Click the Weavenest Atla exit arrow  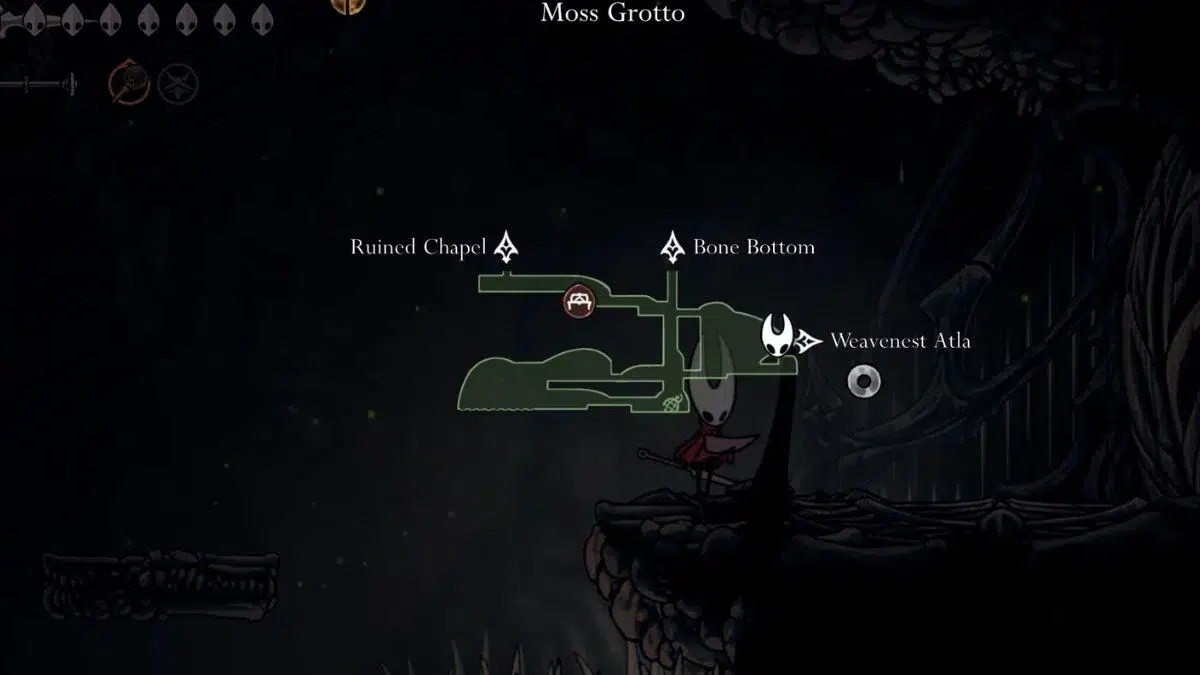[x=810, y=342]
